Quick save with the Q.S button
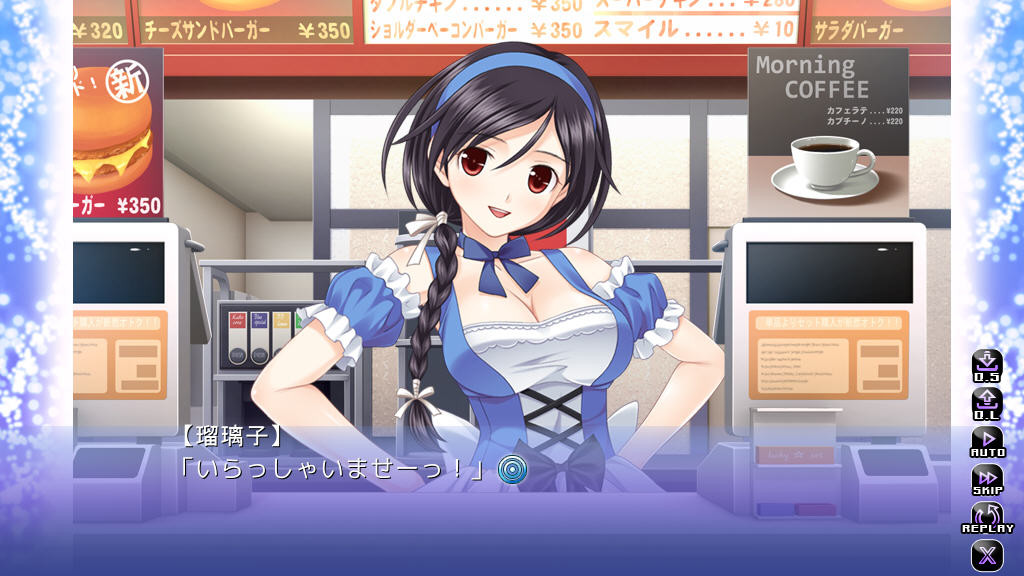This screenshot has height=576, width=1024. tap(987, 366)
